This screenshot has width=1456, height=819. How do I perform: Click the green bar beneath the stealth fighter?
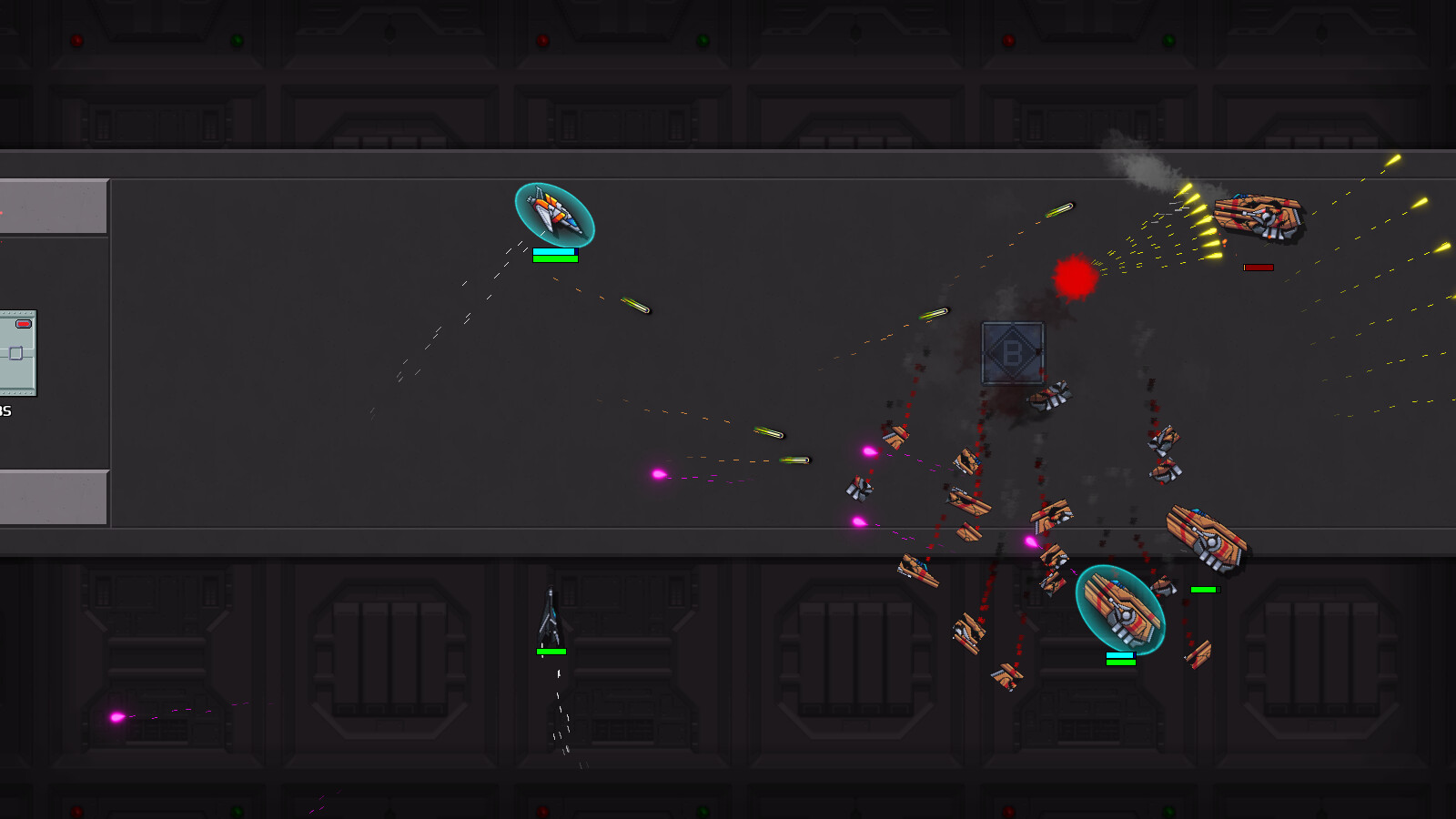pyautogui.click(x=551, y=652)
